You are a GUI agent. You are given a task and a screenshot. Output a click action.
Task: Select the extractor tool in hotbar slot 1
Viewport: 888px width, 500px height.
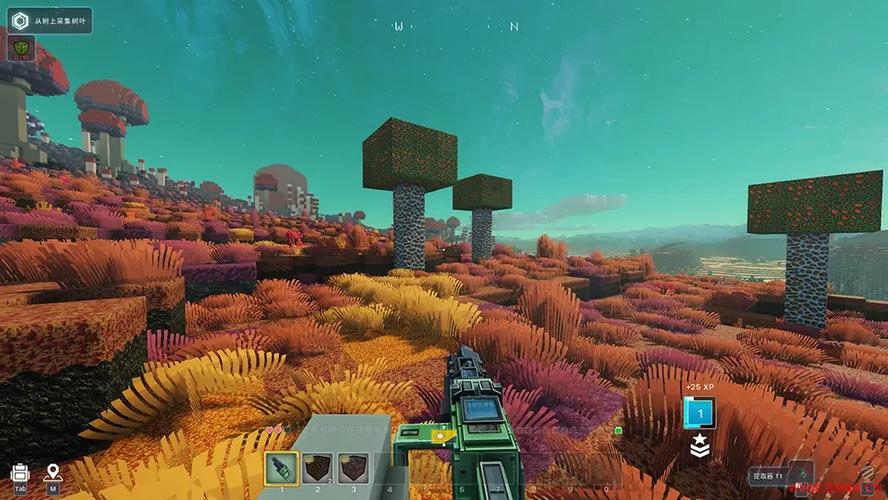click(281, 468)
